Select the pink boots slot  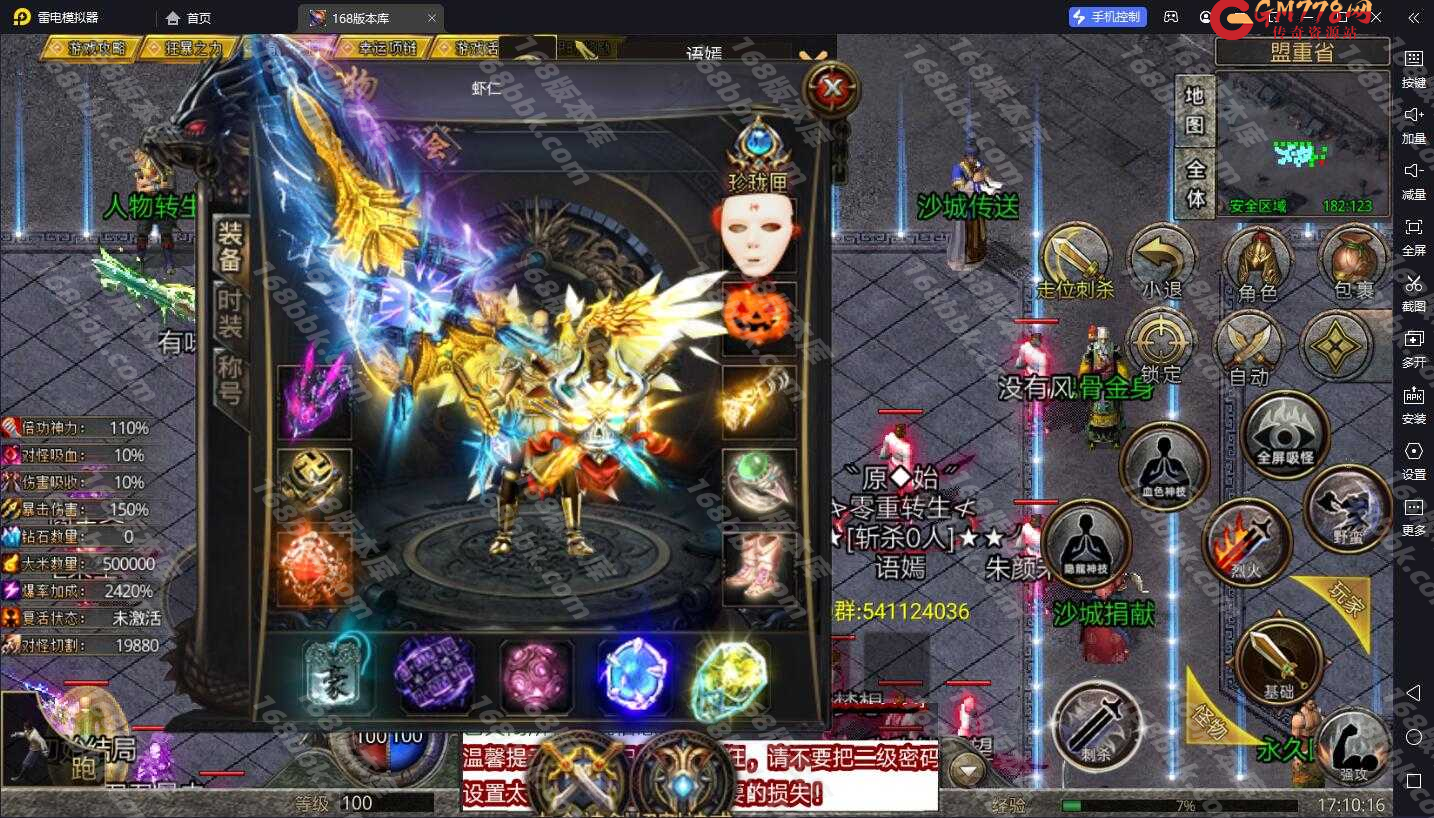pos(758,567)
